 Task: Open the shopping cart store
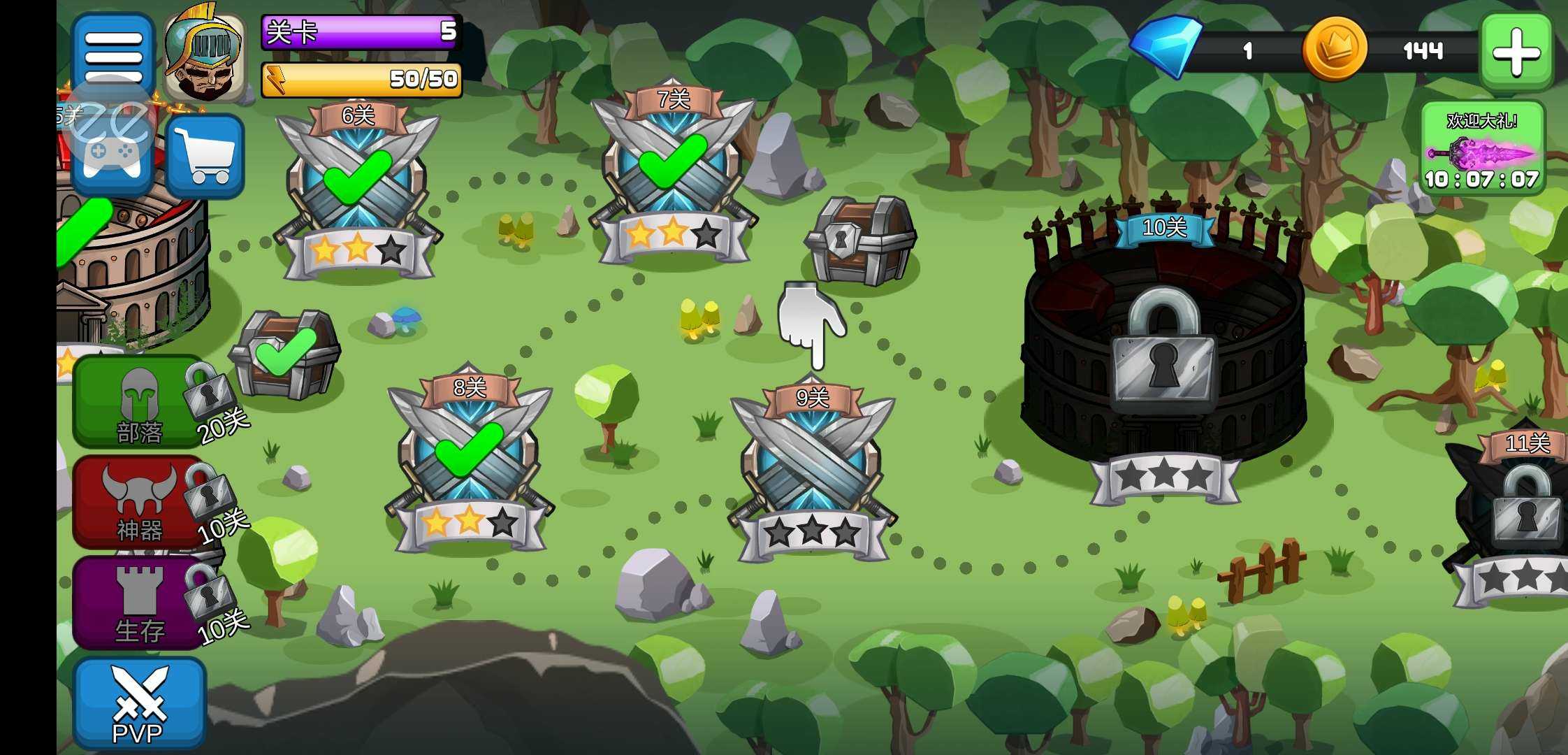(x=205, y=157)
